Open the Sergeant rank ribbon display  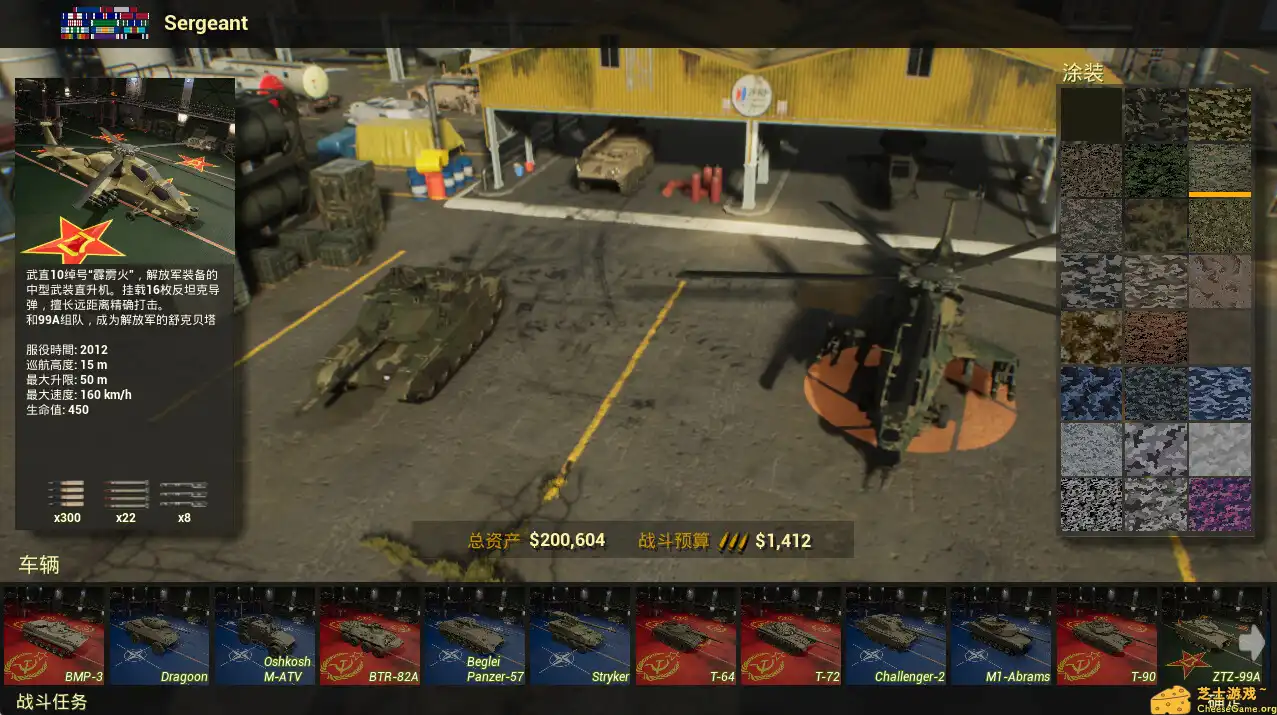[105, 23]
